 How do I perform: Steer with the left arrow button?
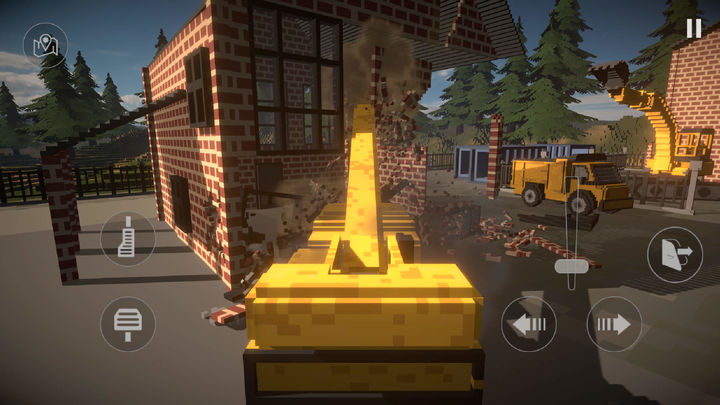tap(529, 324)
